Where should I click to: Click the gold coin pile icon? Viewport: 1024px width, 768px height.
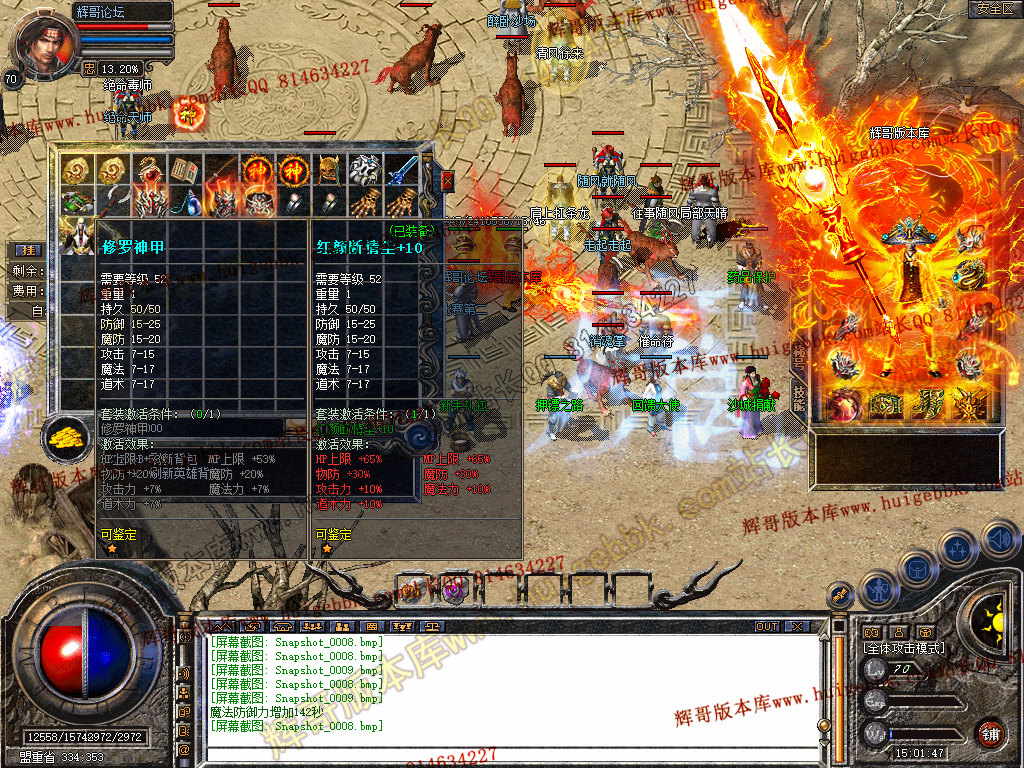tap(66, 437)
